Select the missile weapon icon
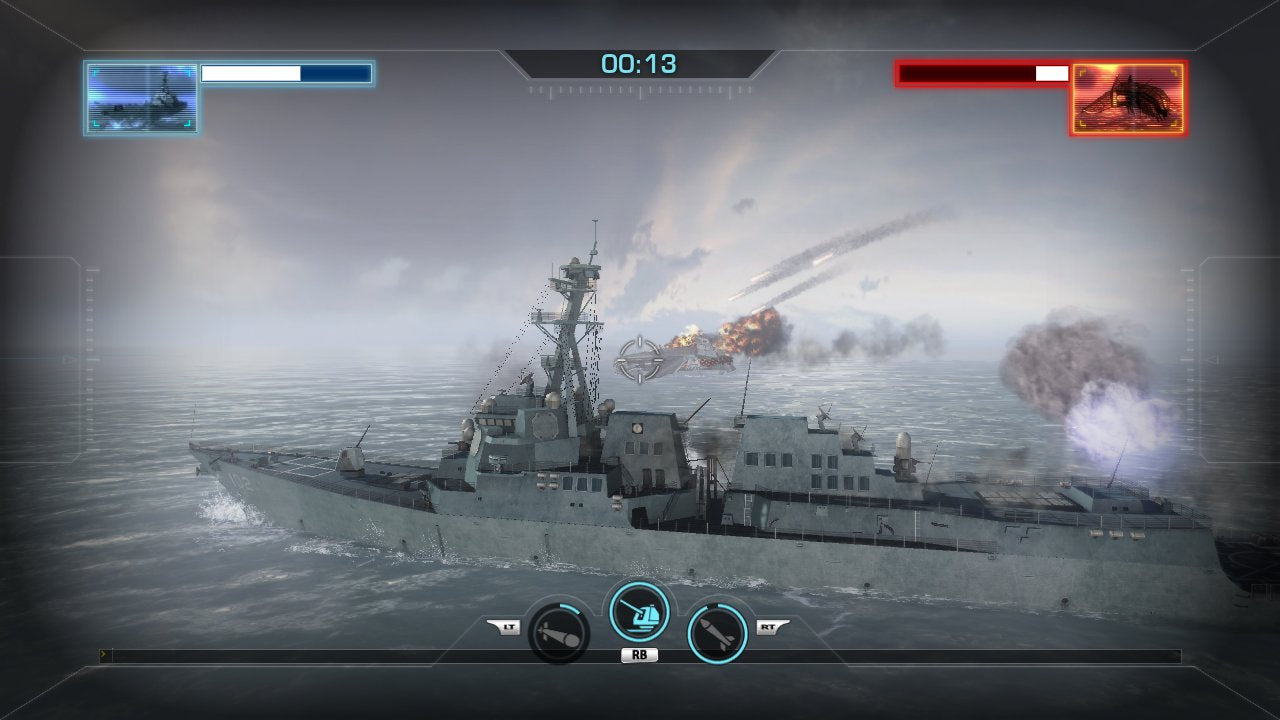Image resolution: width=1280 pixels, height=720 pixels. click(715, 634)
